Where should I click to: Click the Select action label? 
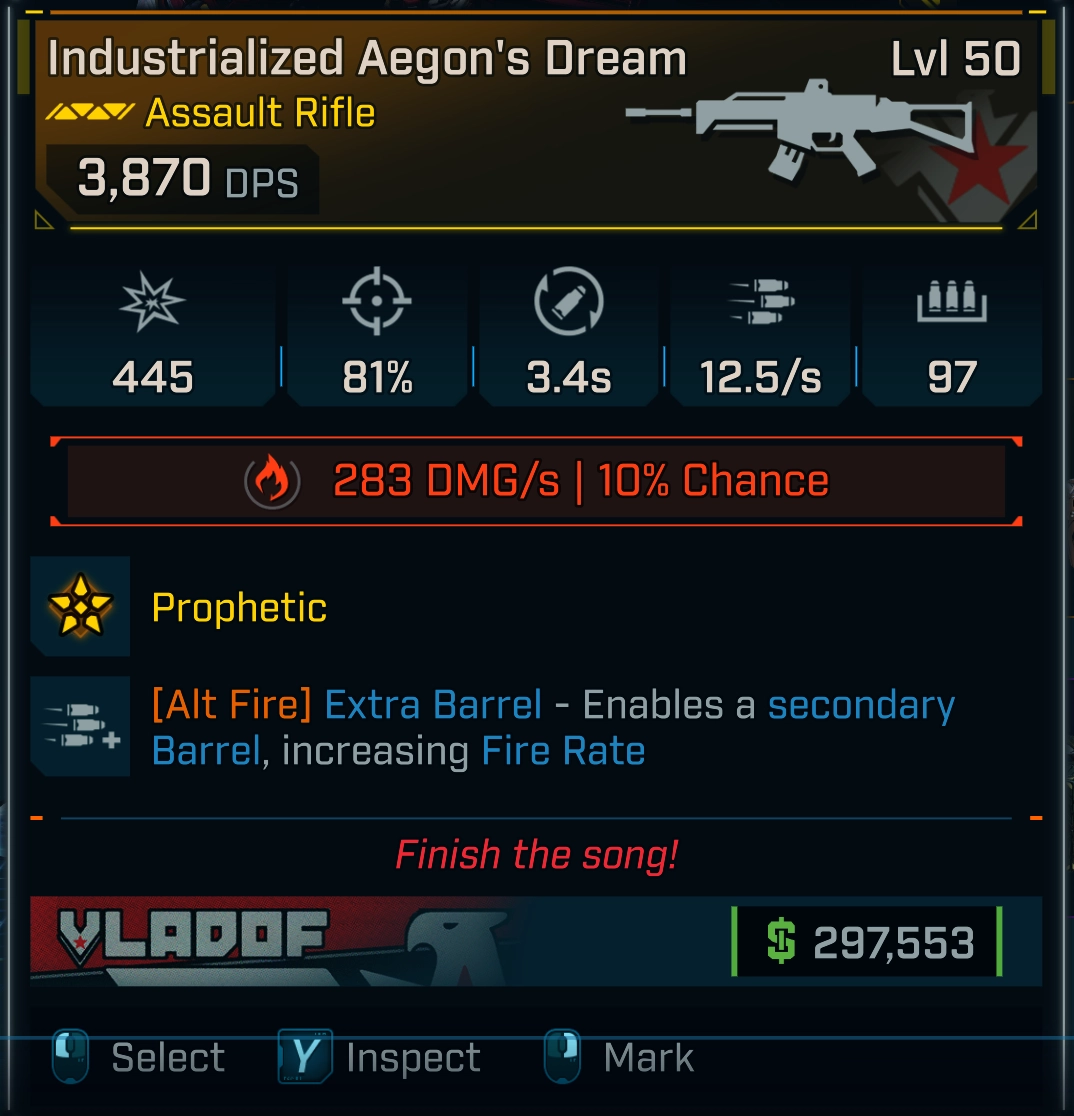point(167,1058)
